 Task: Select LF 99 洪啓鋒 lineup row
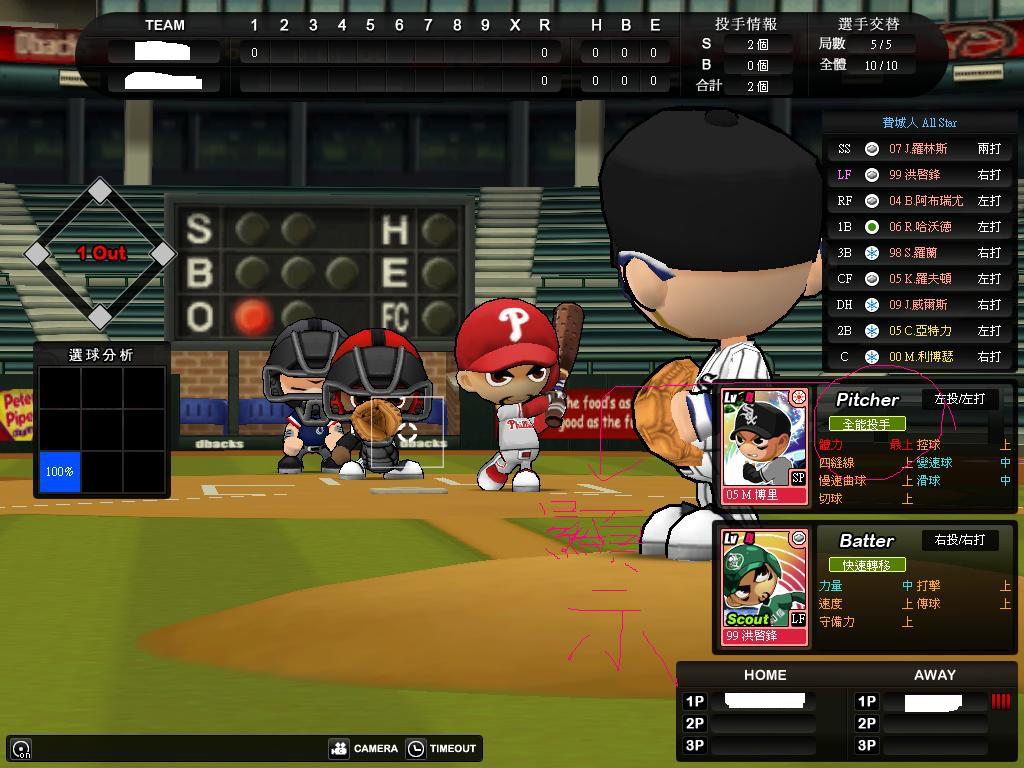click(x=920, y=175)
